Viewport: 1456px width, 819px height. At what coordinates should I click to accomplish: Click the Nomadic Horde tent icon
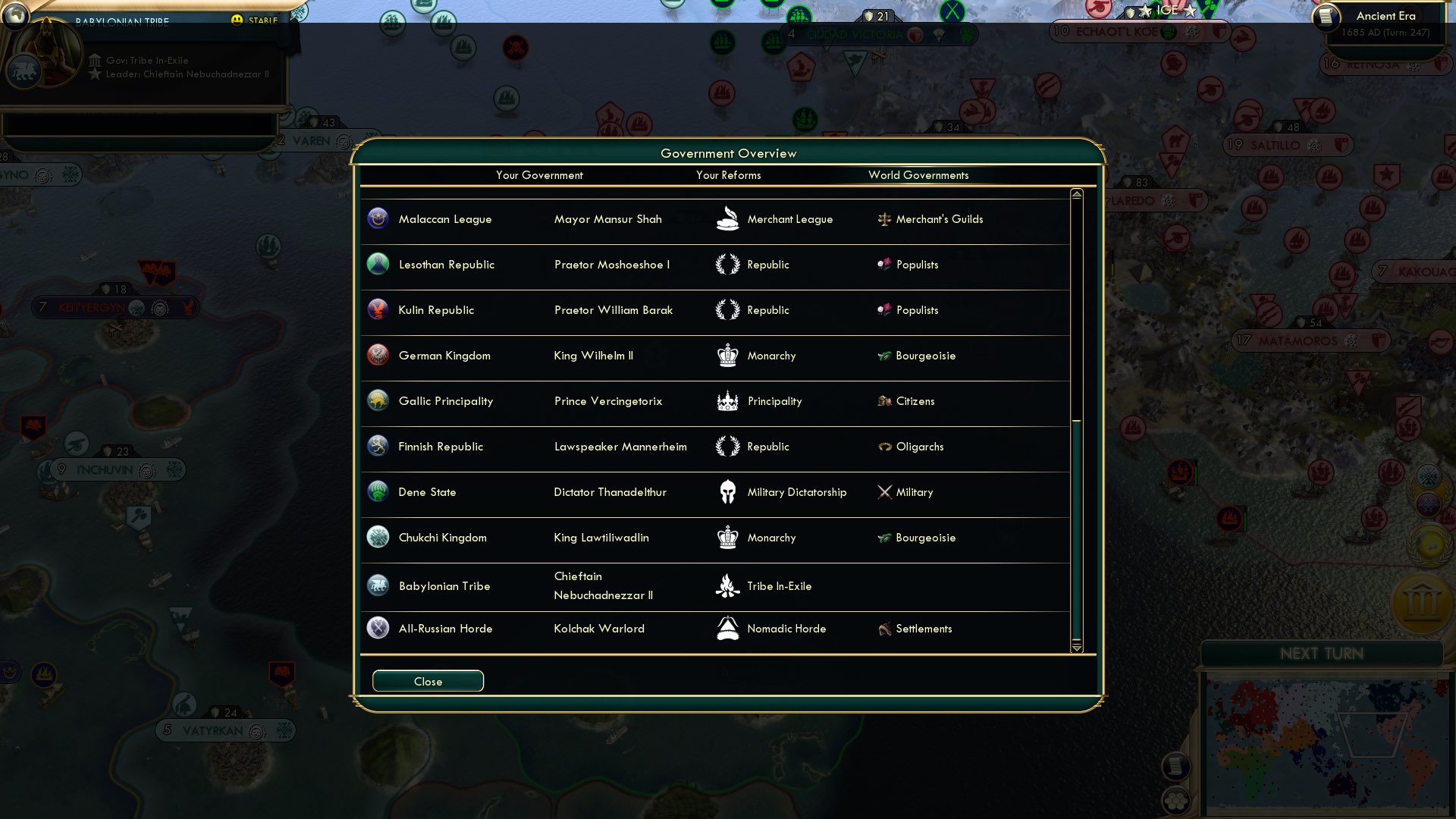728,628
